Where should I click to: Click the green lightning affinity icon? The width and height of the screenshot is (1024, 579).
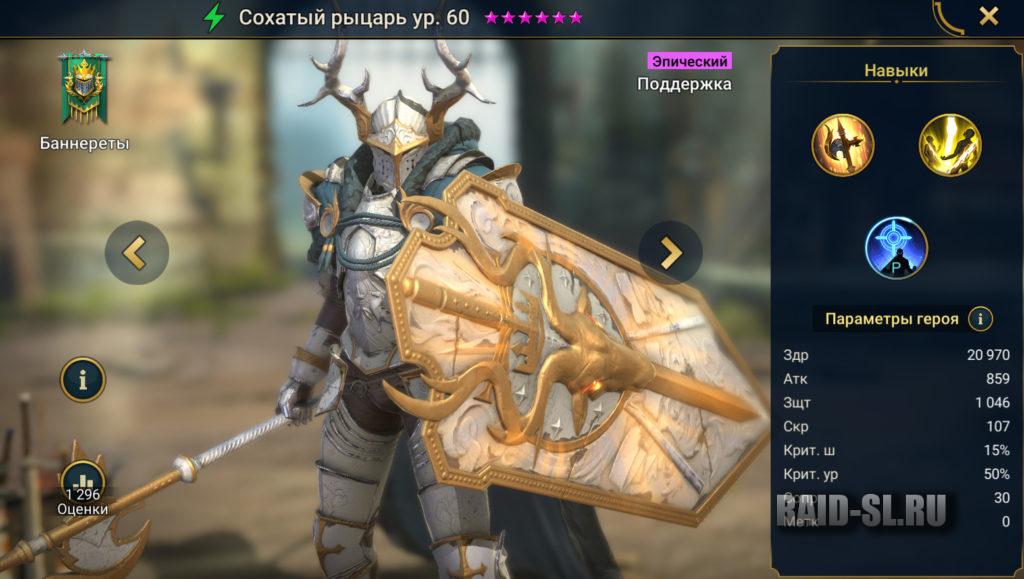214,17
